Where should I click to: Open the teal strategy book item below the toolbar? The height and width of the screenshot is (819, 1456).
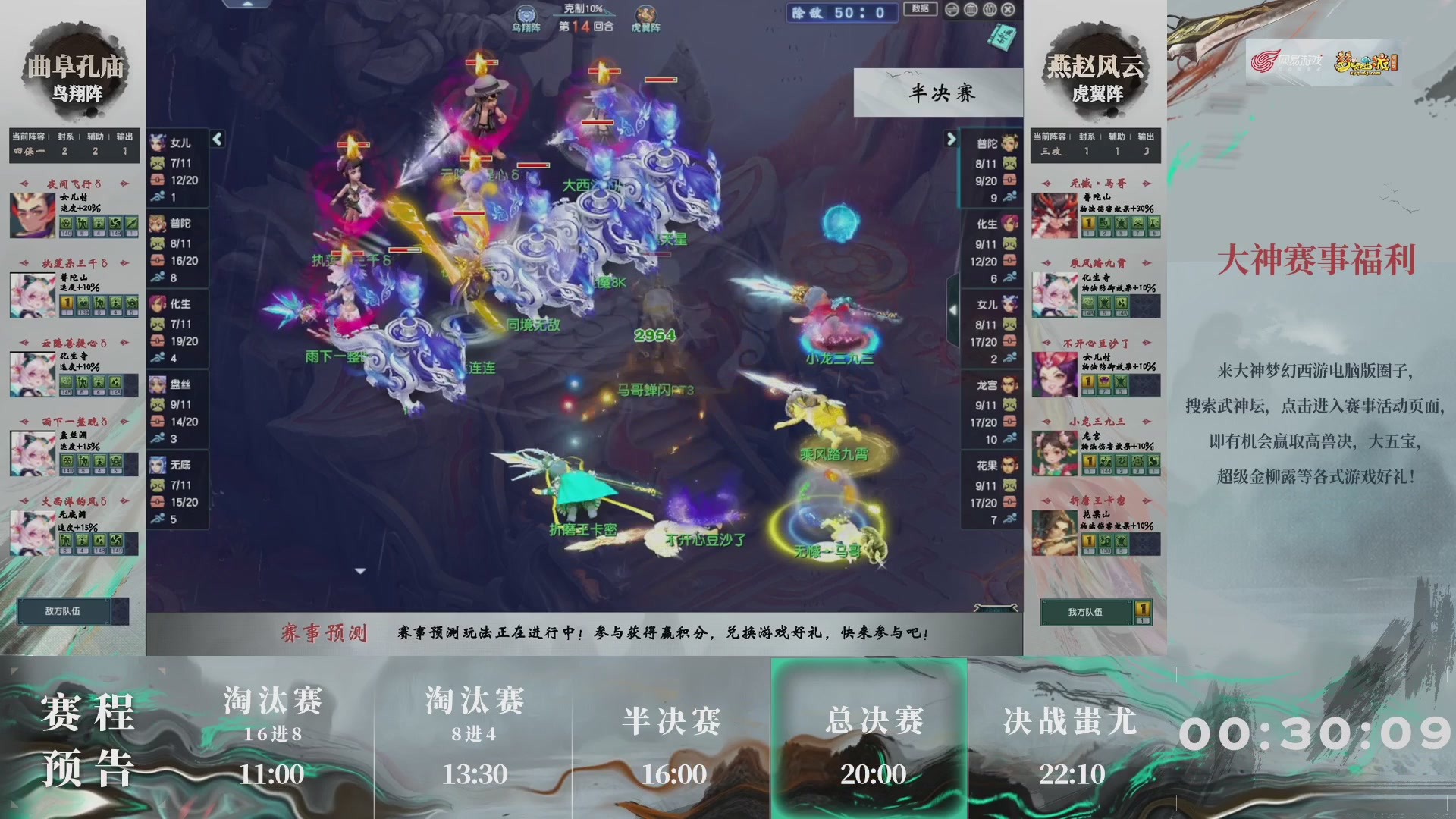coord(1003,36)
